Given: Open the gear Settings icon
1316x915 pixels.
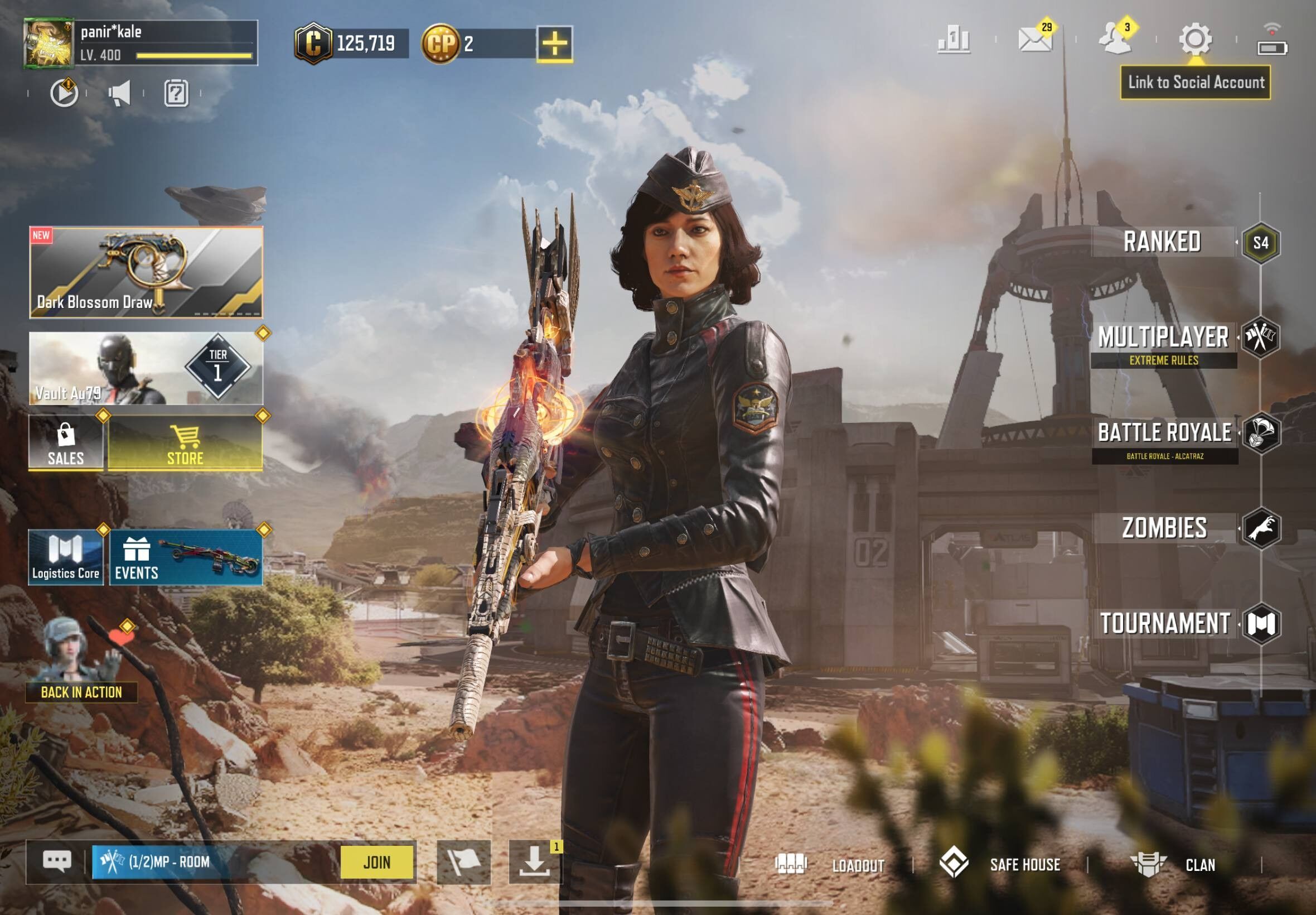Looking at the screenshot, I should (1195, 40).
